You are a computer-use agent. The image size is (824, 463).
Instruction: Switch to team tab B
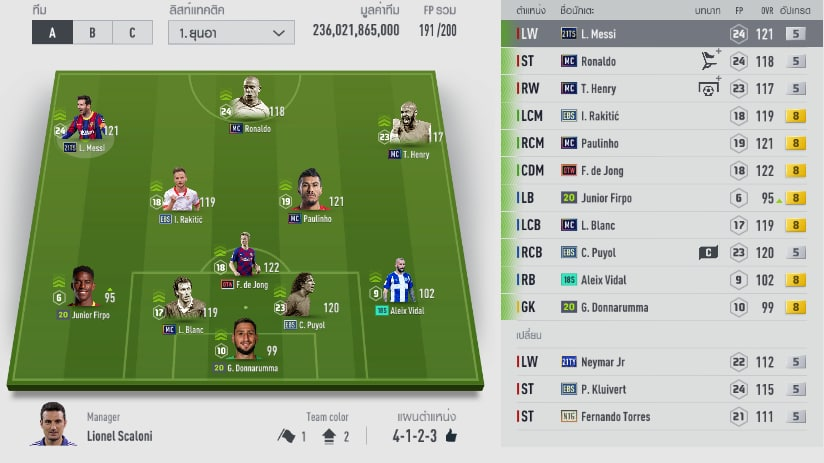pyautogui.click(x=92, y=32)
